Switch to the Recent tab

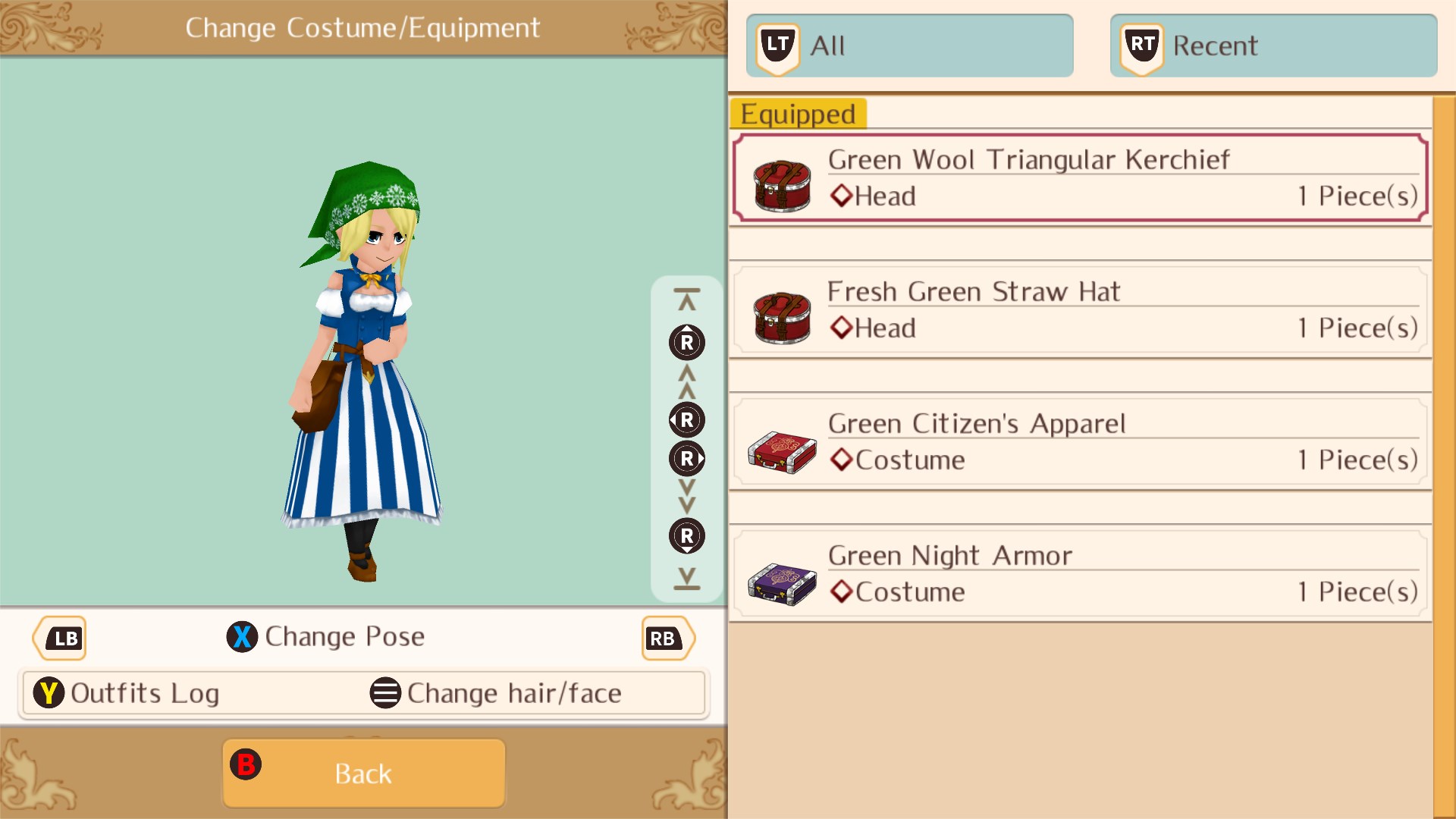(1274, 45)
